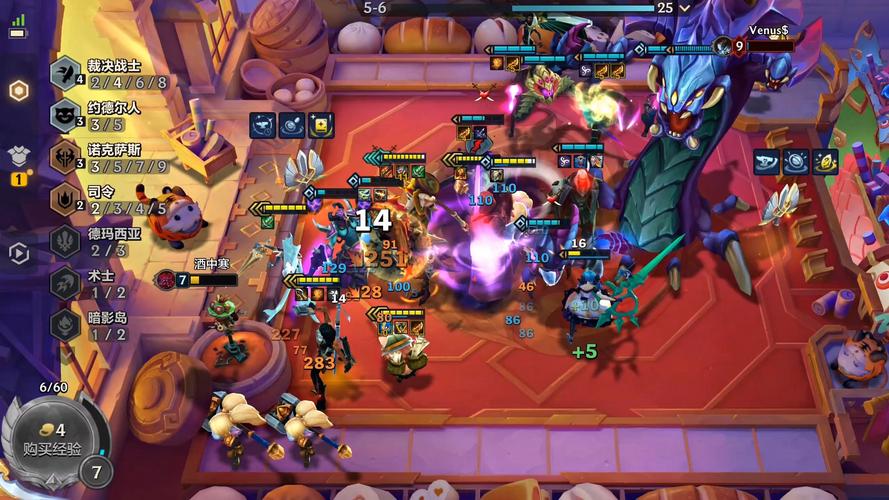
Task: Open the 裁决战士 trait entry
Action: [110, 73]
